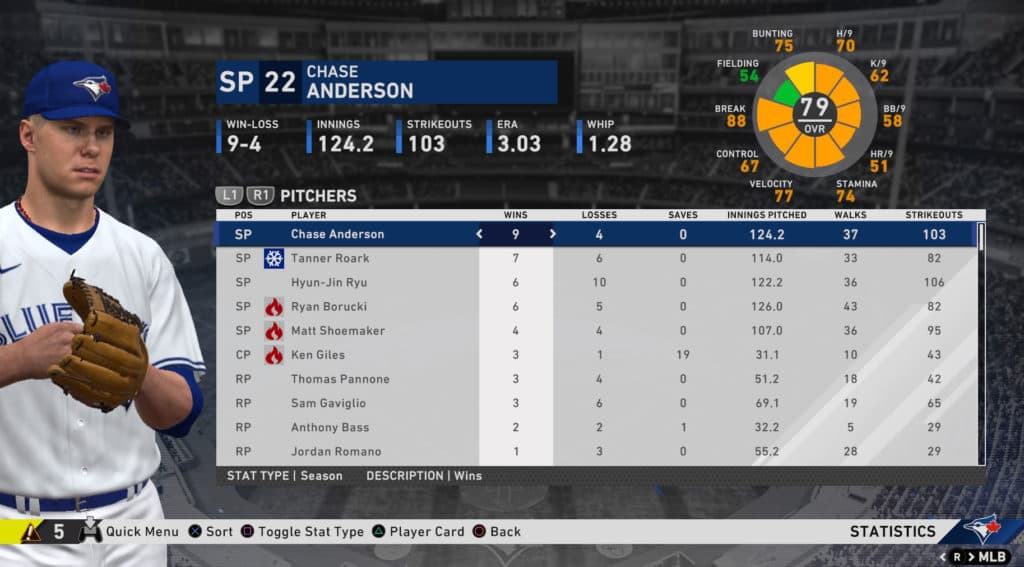
Task: Open the Quick Menu
Action: click(141, 532)
